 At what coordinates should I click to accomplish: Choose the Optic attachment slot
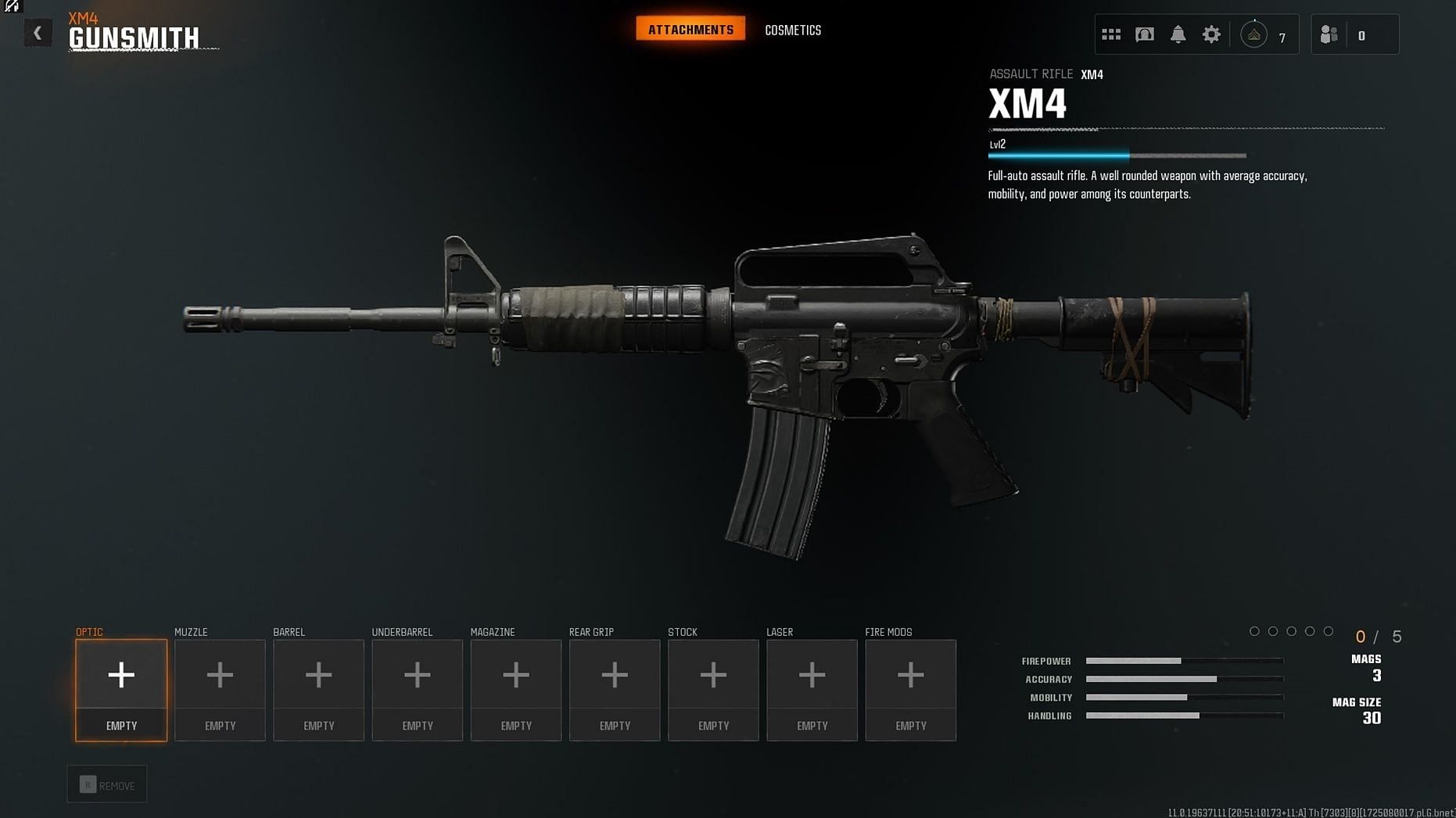(121, 690)
